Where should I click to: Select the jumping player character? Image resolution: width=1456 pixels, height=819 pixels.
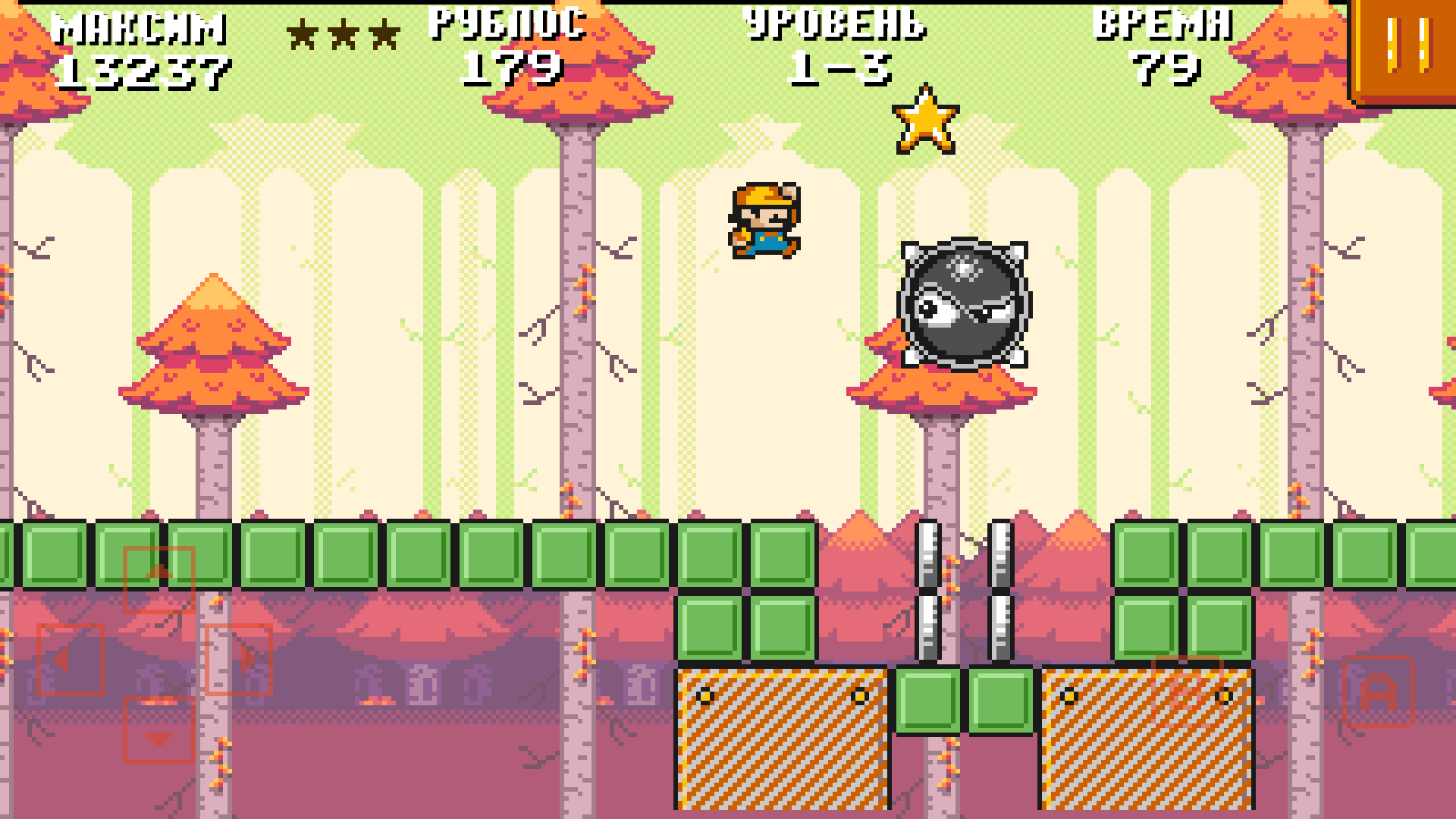click(766, 220)
